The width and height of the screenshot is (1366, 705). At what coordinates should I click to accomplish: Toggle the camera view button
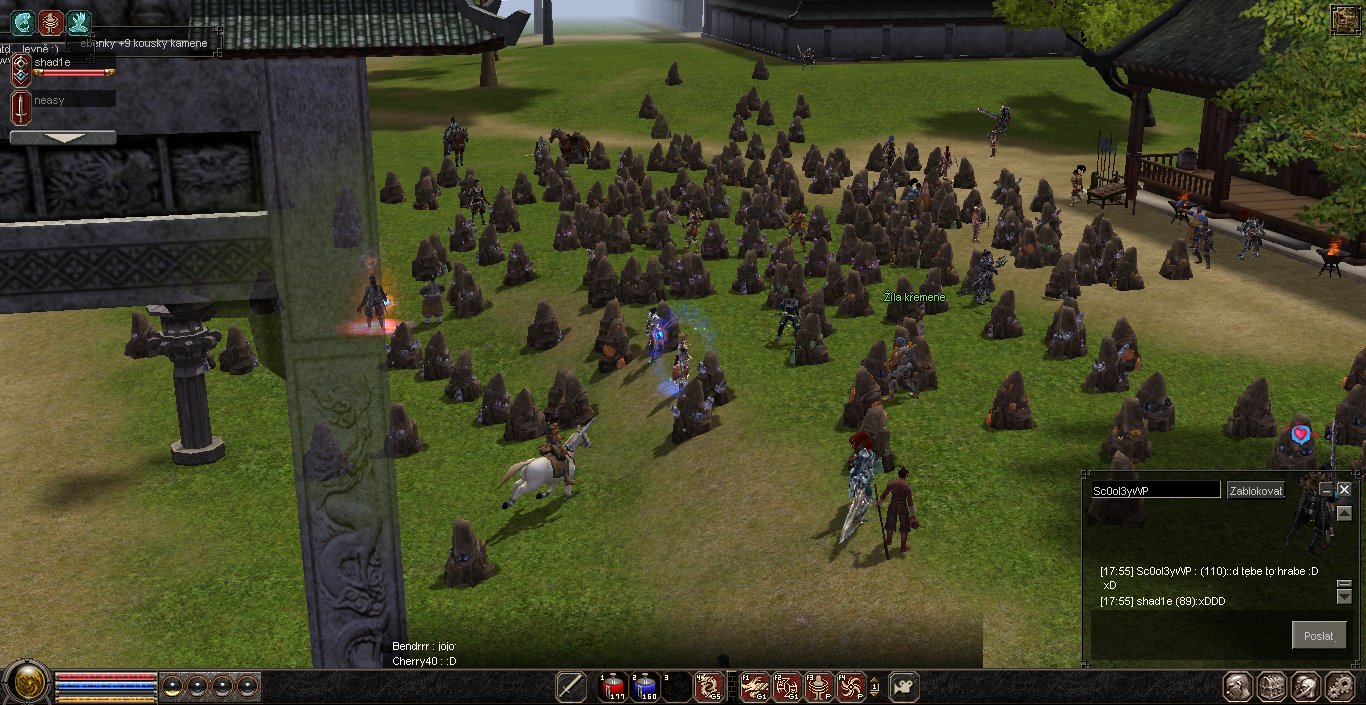[x=903, y=686]
